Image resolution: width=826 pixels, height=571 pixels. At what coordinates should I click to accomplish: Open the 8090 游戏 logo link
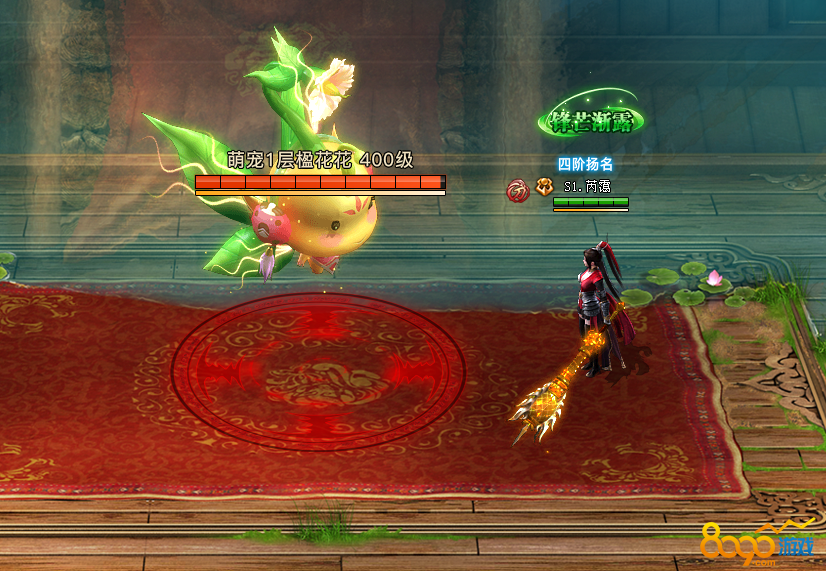click(758, 545)
